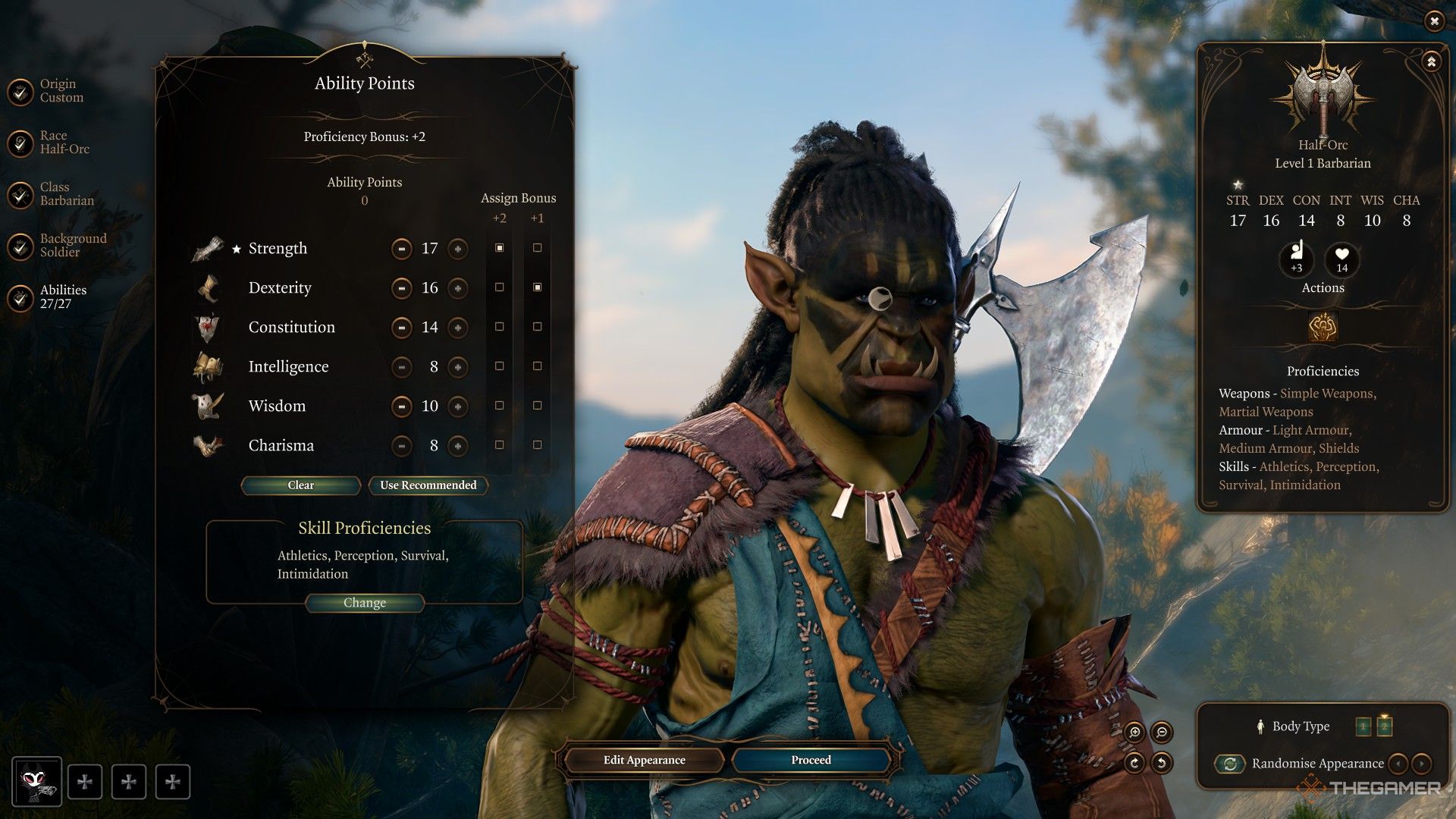Select the zoom in magnifier near the character
This screenshot has height=819, width=1456.
[1137, 733]
